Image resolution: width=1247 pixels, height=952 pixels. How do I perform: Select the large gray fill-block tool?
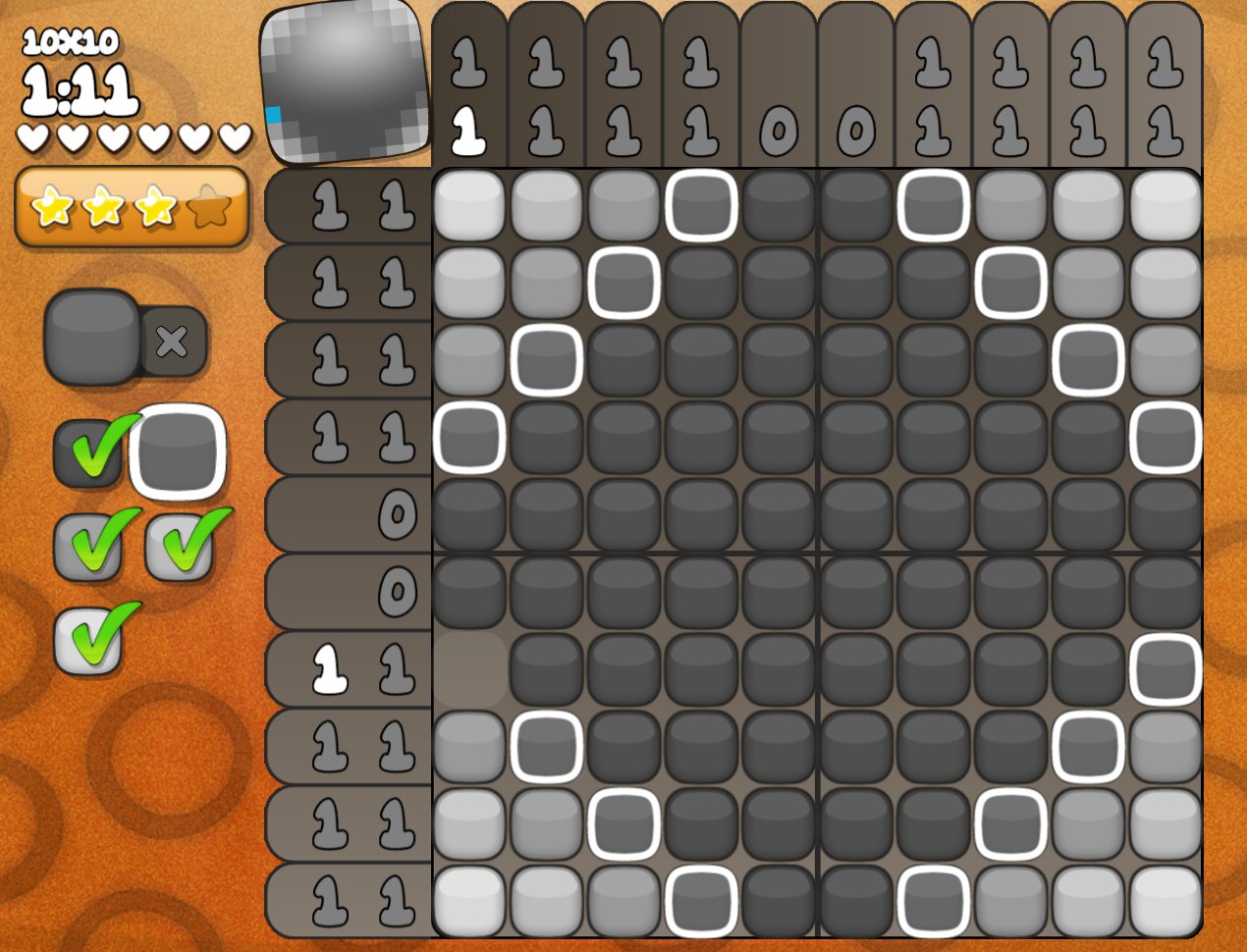(x=92, y=336)
